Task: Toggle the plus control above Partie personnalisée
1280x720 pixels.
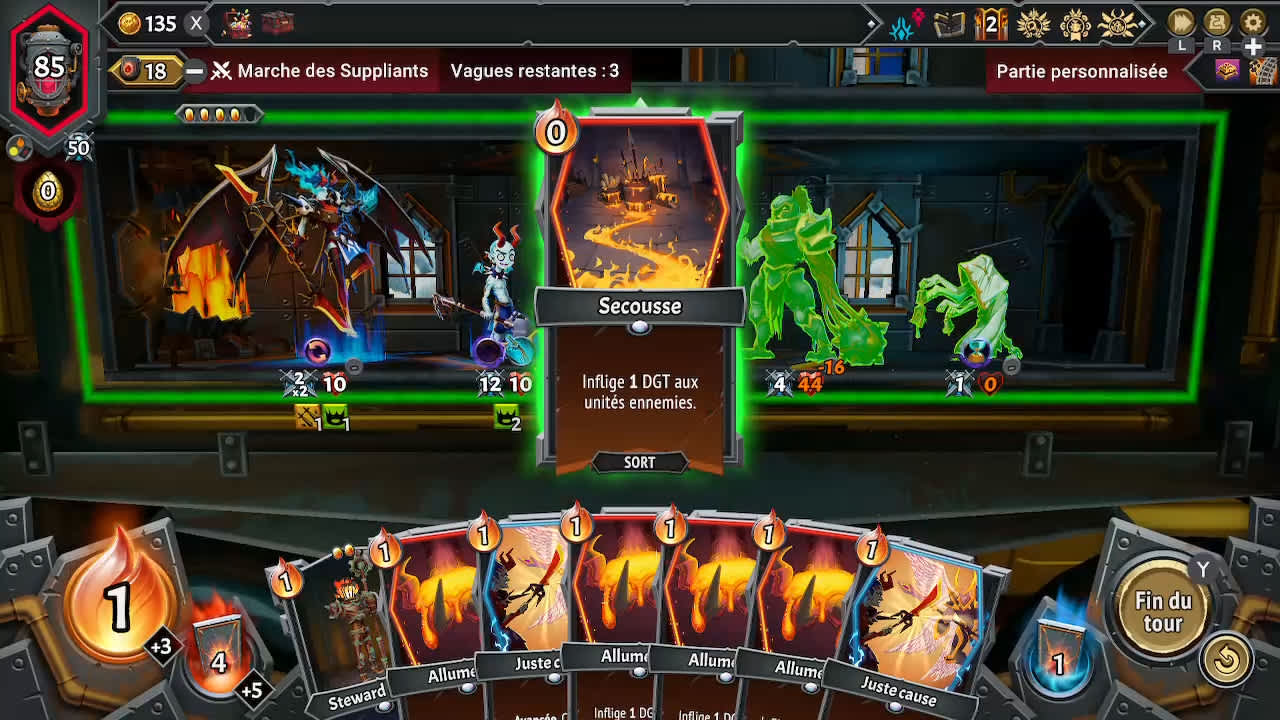Action: click(x=1252, y=47)
